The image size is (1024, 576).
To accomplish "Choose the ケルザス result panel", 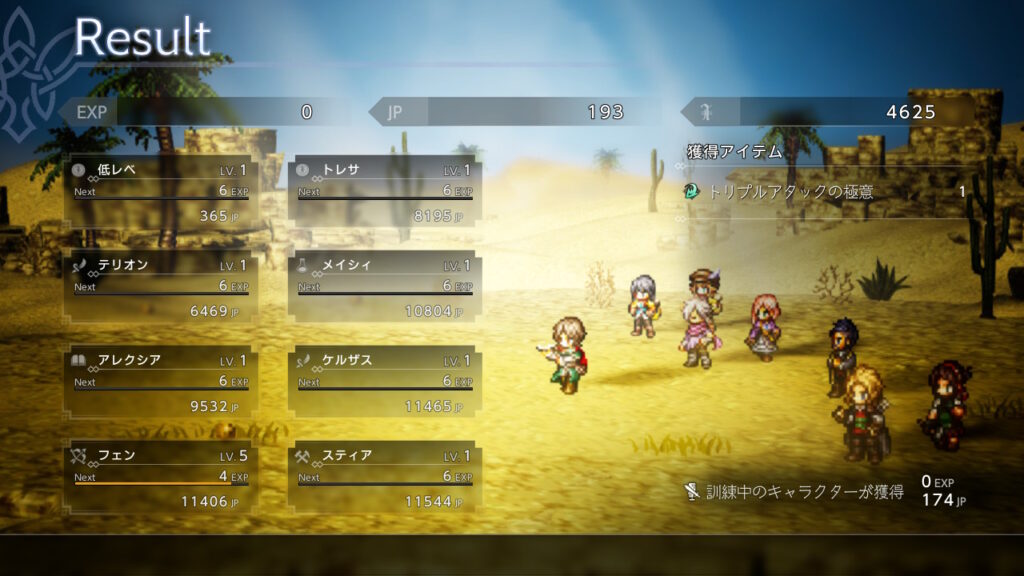I will coord(385,383).
